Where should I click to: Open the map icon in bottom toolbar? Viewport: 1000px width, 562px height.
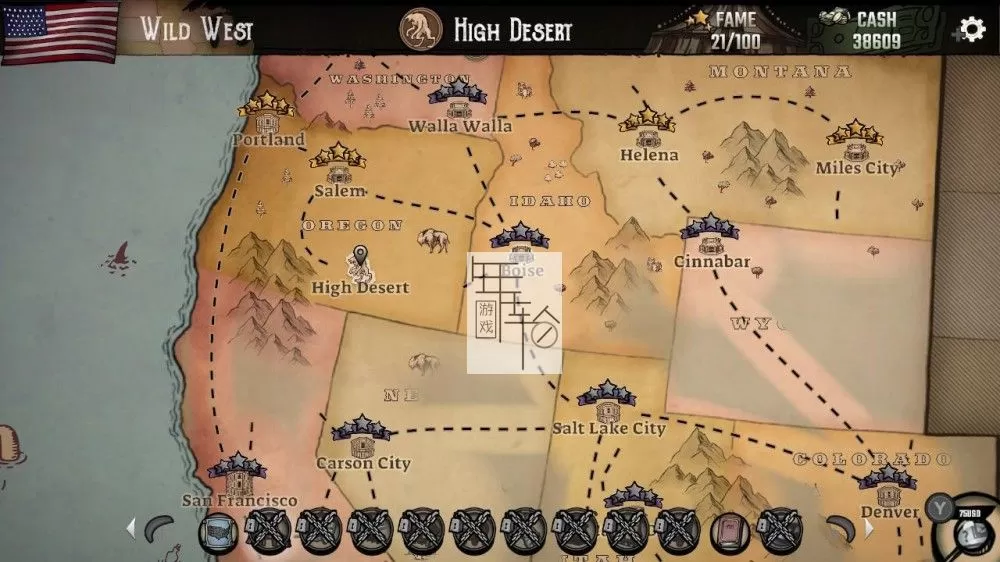[x=218, y=531]
